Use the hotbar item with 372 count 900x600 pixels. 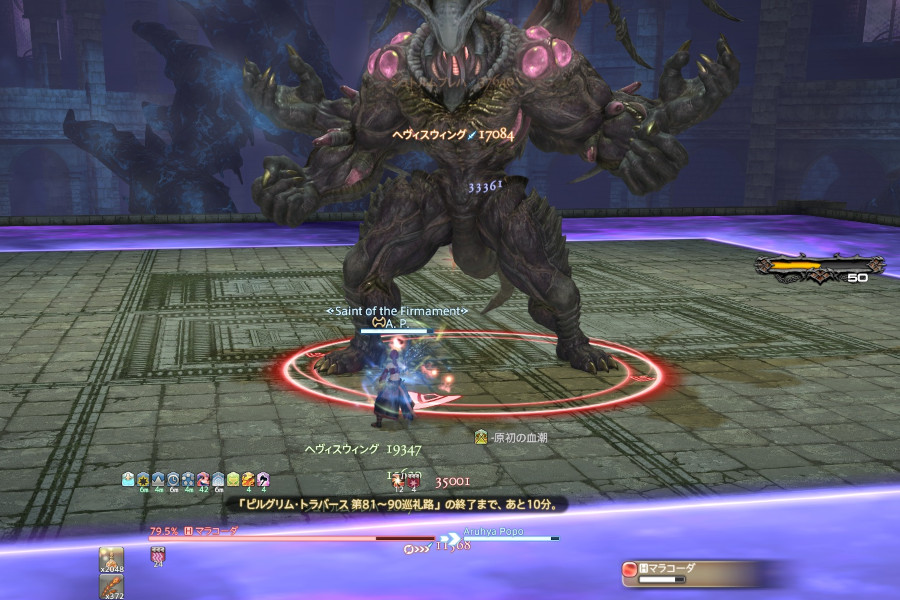(x=111, y=586)
